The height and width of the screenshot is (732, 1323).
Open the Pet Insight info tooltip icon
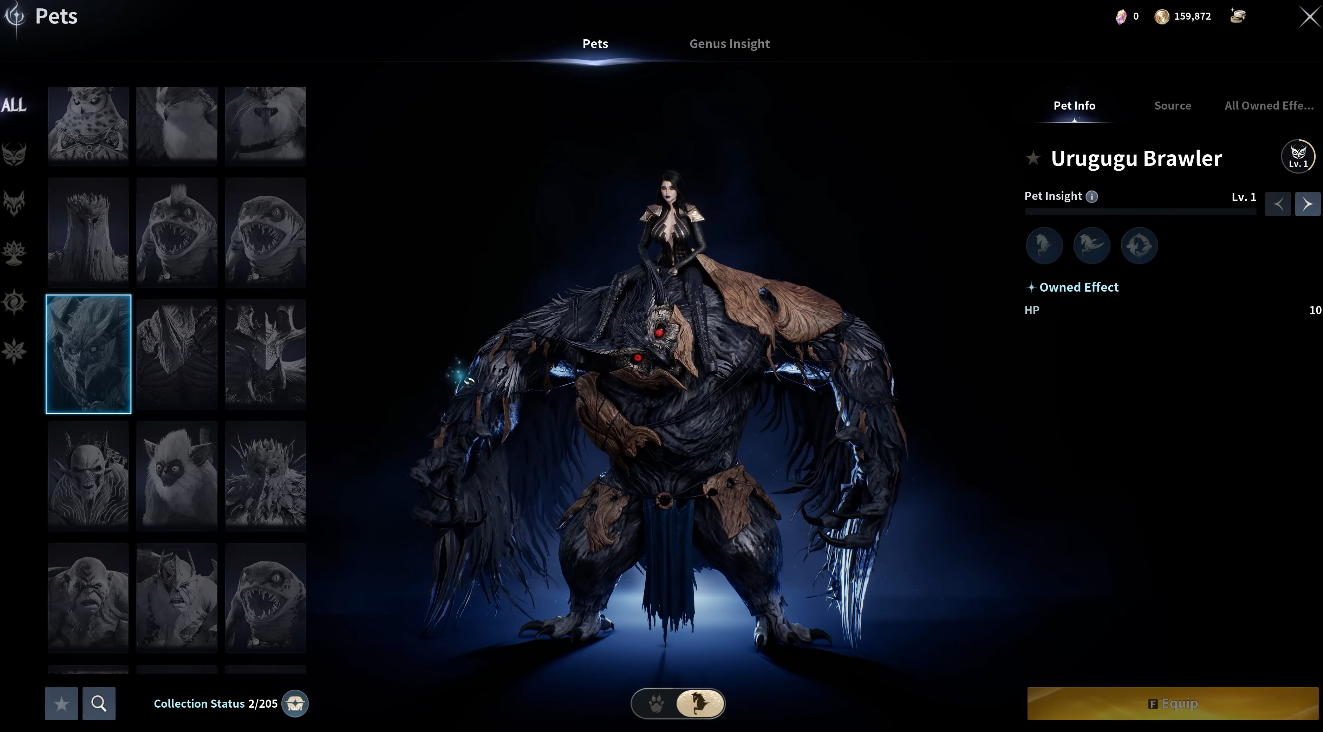[x=1092, y=197]
